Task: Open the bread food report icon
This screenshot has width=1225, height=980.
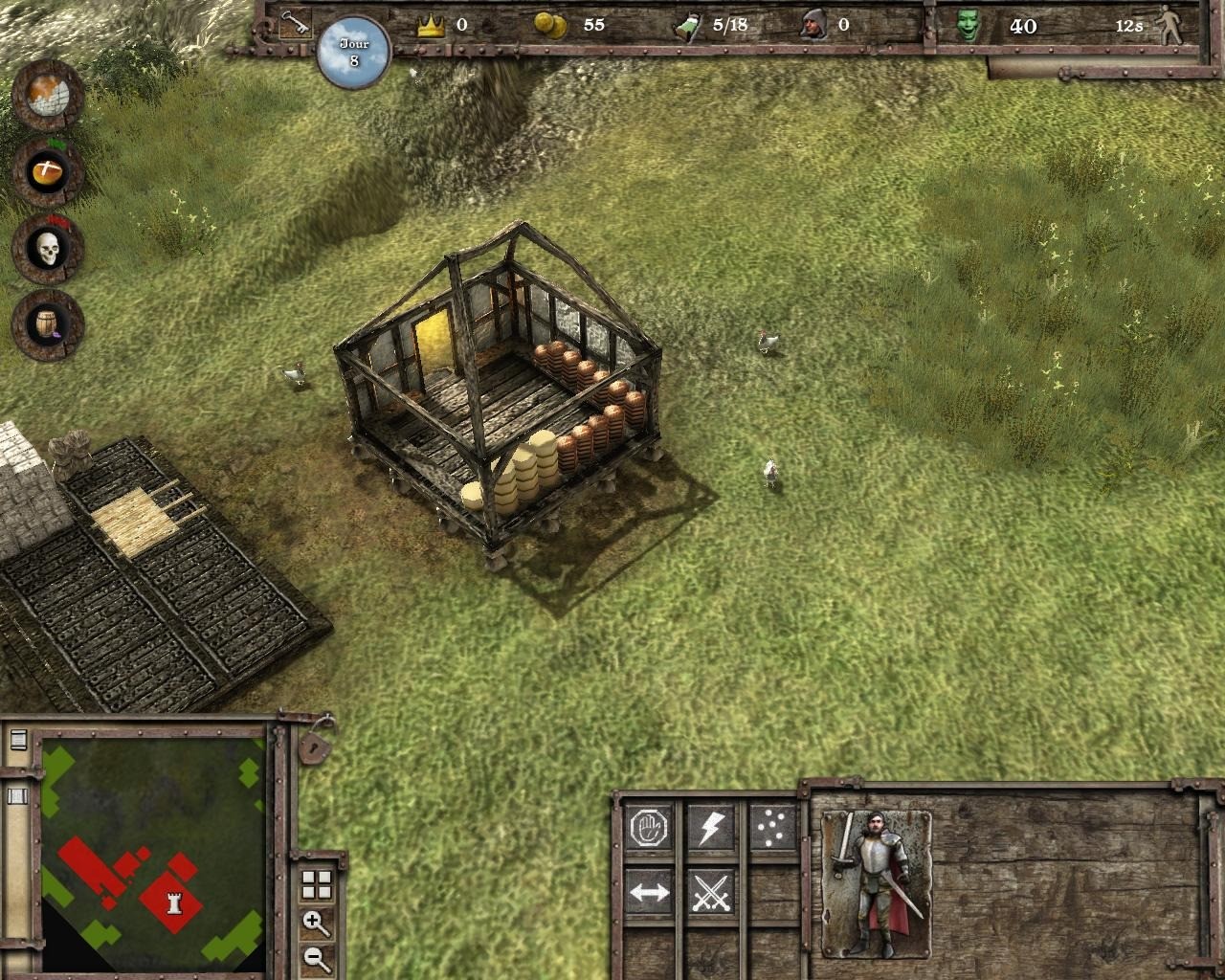Action: coord(48,172)
